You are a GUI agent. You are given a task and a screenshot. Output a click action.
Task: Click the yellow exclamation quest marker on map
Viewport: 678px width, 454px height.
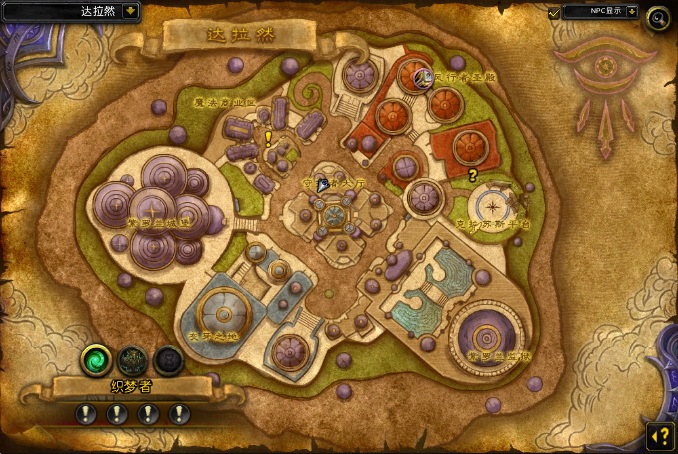click(268, 139)
